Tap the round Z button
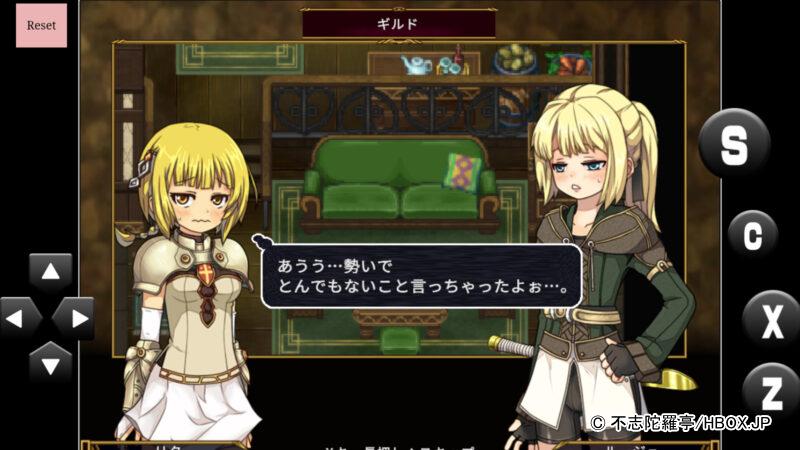 click(x=771, y=391)
